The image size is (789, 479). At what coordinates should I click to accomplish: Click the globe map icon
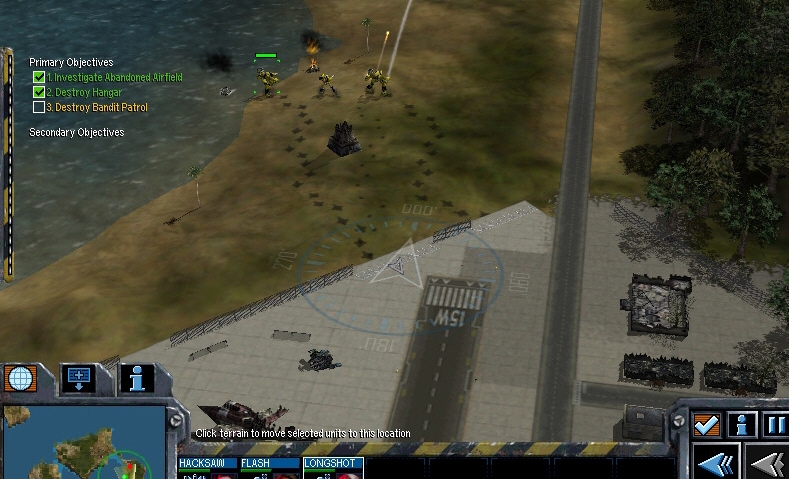click(x=17, y=379)
